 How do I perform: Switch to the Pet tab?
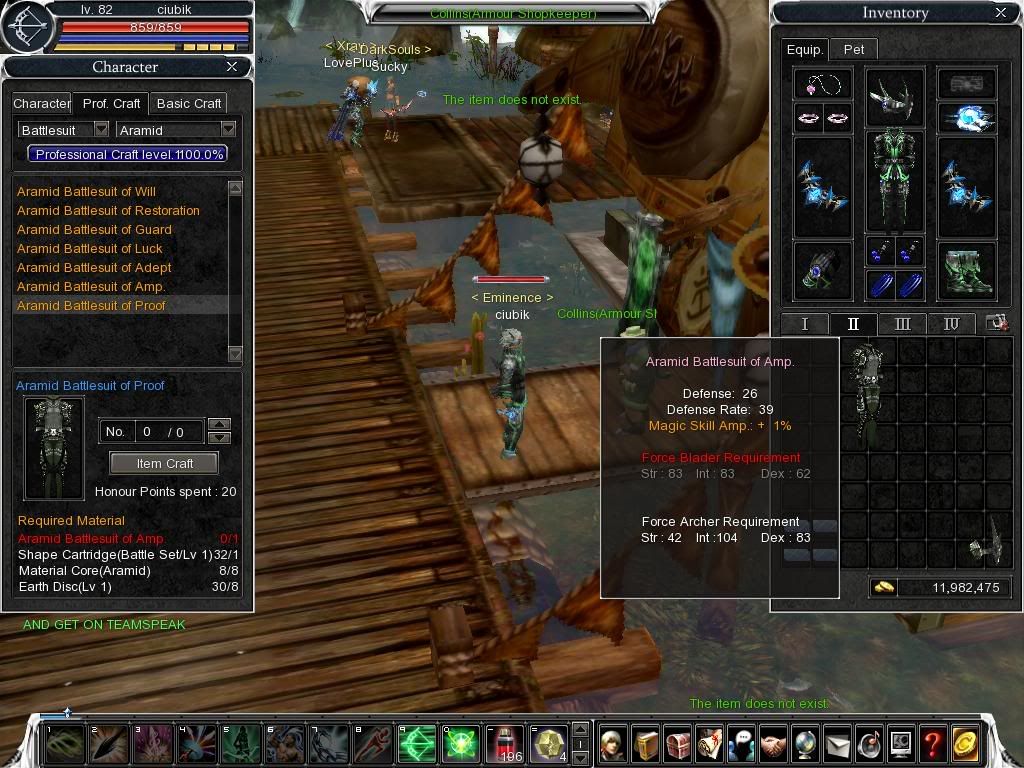click(x=854, y=48)
